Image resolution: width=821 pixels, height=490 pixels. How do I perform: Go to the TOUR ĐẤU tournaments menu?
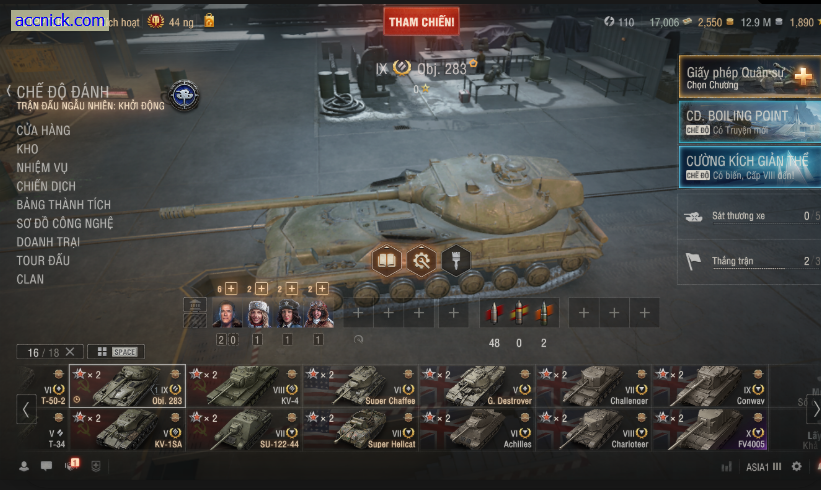(x=43, y=260)
